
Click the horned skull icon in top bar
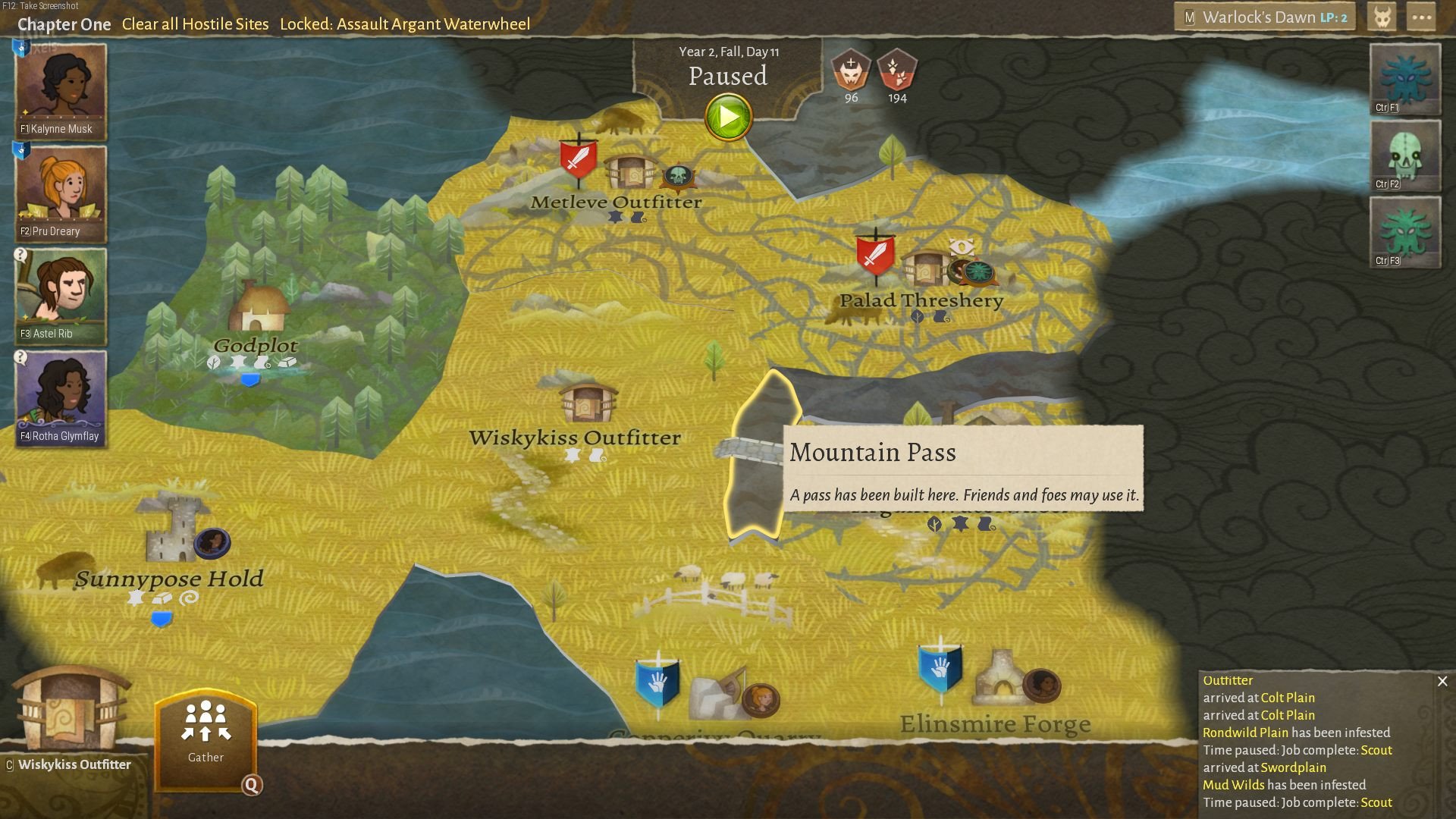pyautogui.click(x=1382, y=17)
